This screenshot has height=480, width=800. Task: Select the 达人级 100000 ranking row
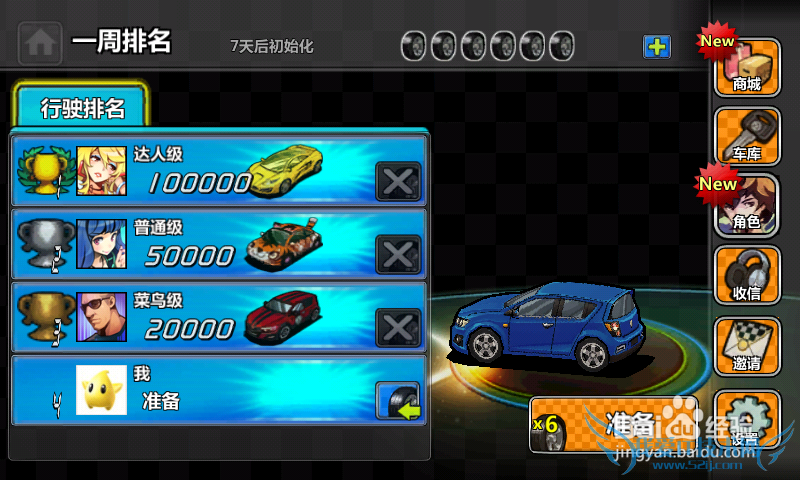(200, 171)
